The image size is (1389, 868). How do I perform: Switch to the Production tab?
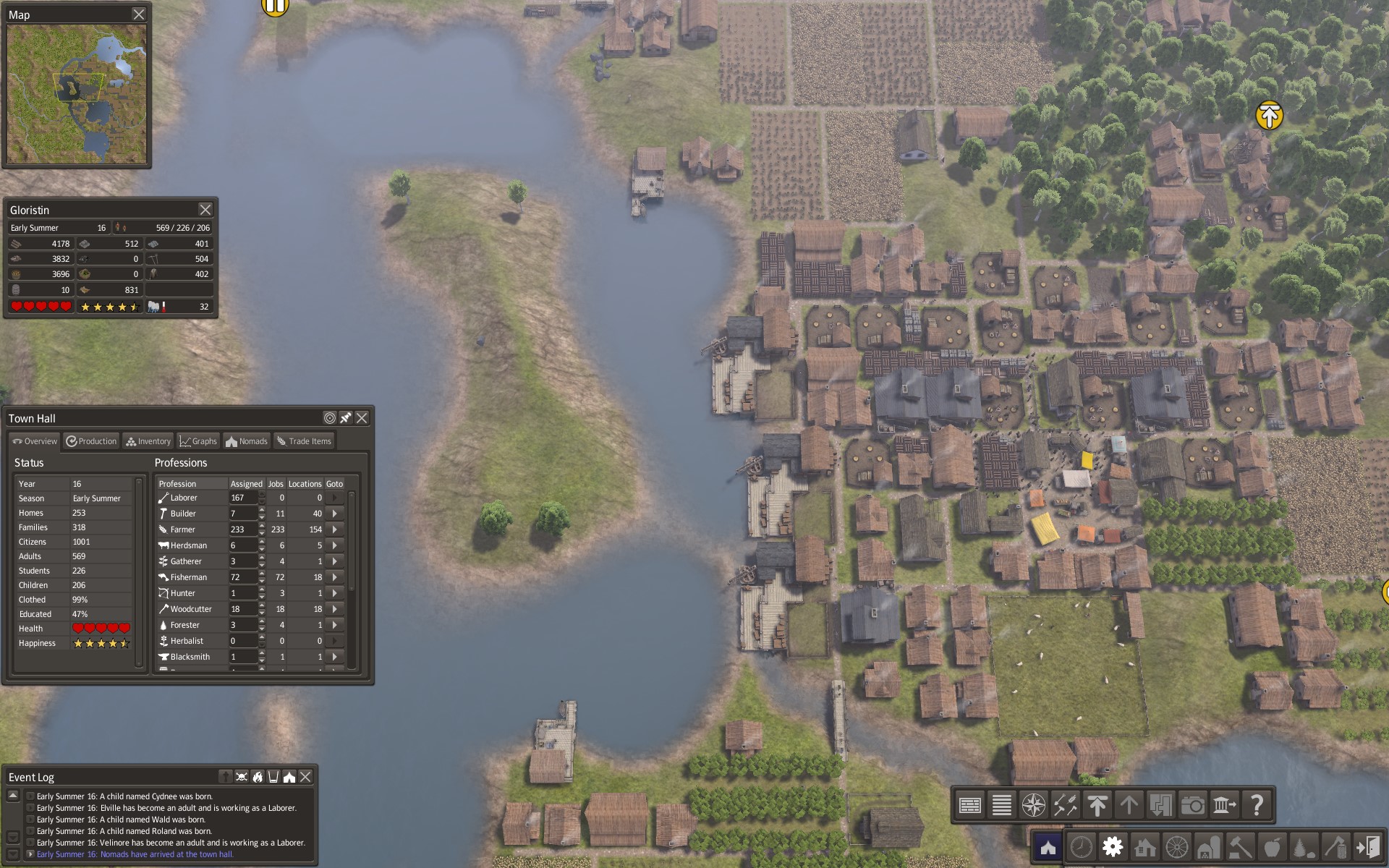[x=91, y=441]
